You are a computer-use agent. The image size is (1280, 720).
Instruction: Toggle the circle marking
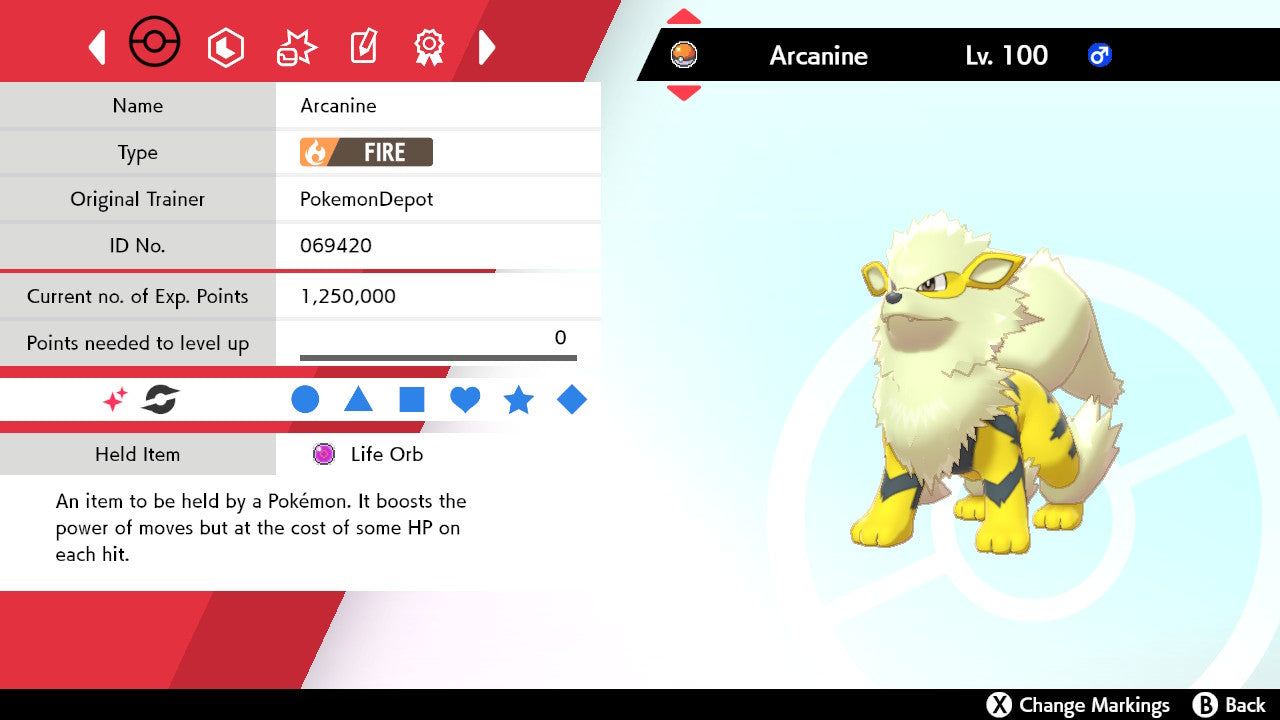tap(305, 400)
